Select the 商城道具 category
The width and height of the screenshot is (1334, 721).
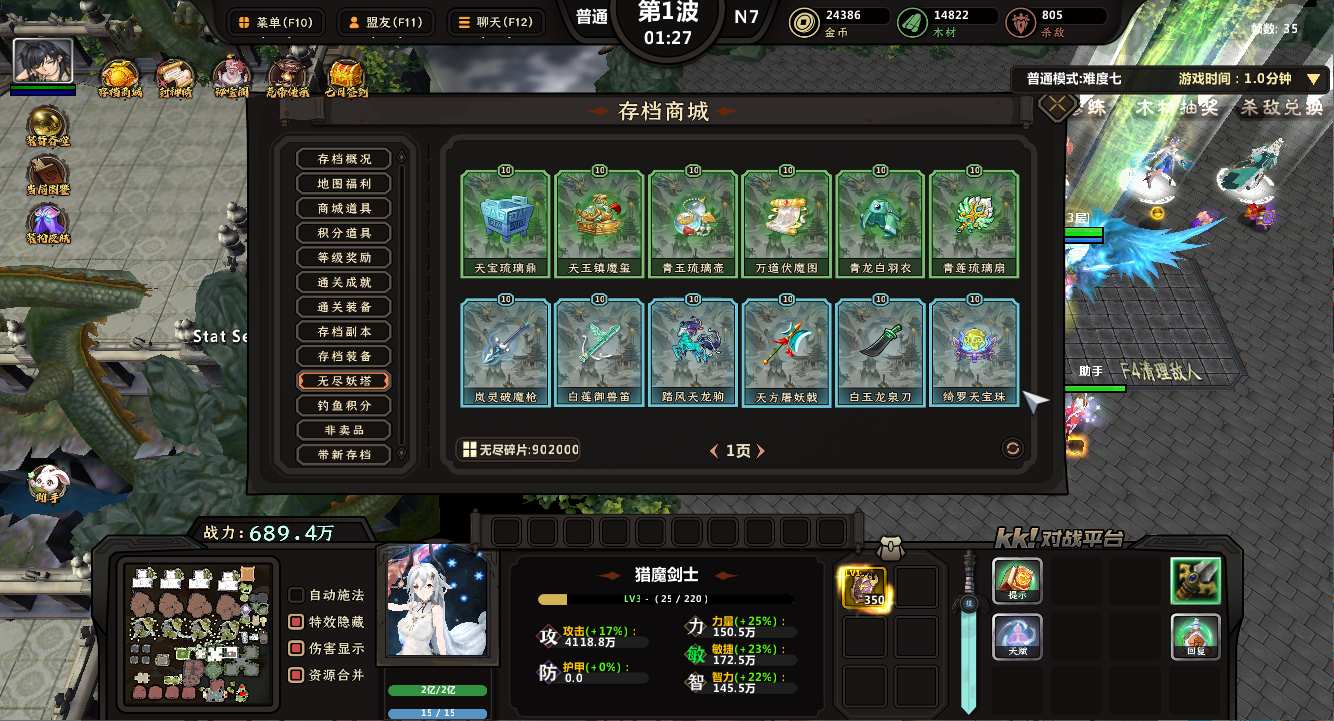(344, 208)
